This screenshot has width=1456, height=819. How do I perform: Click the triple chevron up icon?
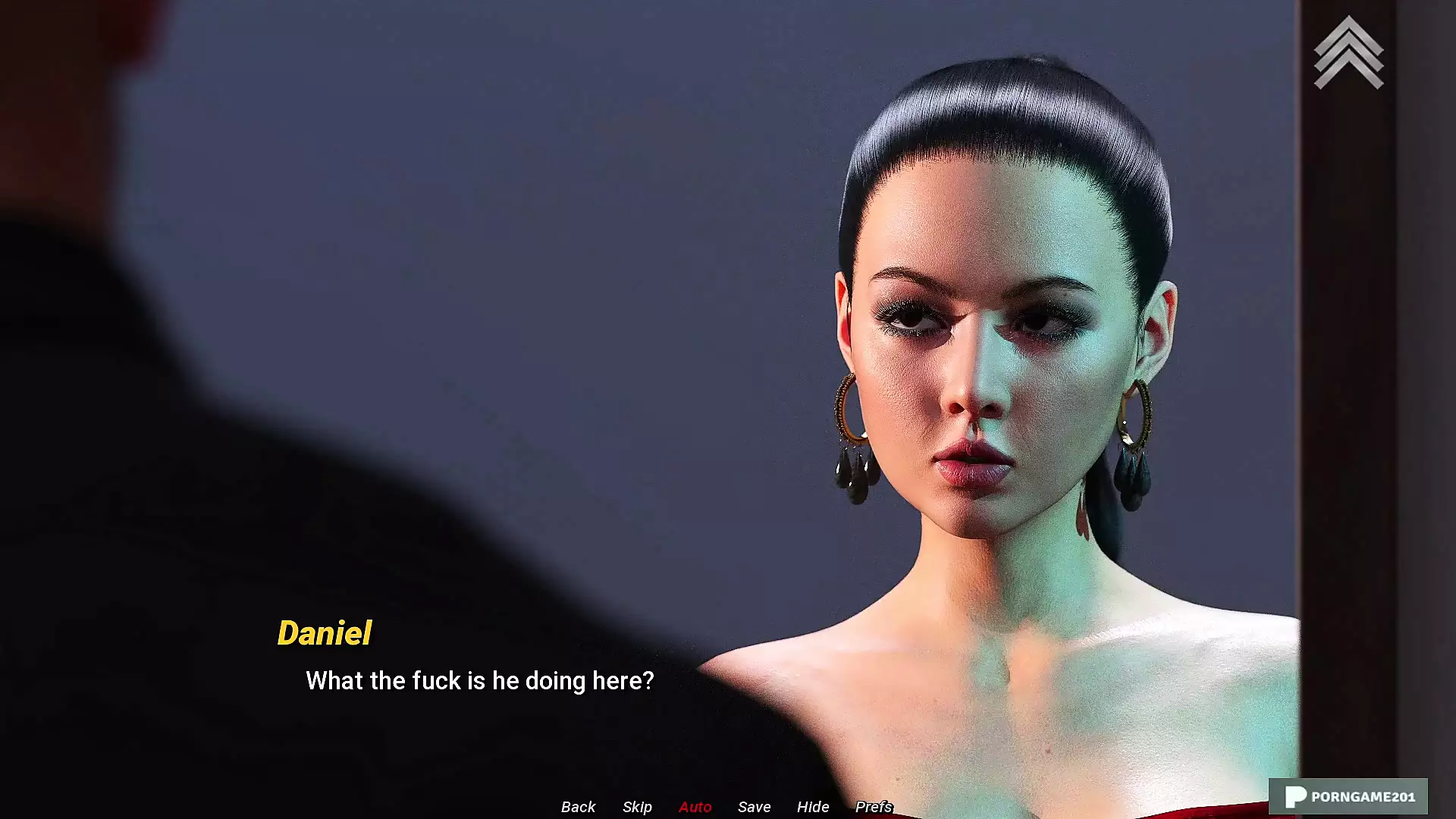1348,53
